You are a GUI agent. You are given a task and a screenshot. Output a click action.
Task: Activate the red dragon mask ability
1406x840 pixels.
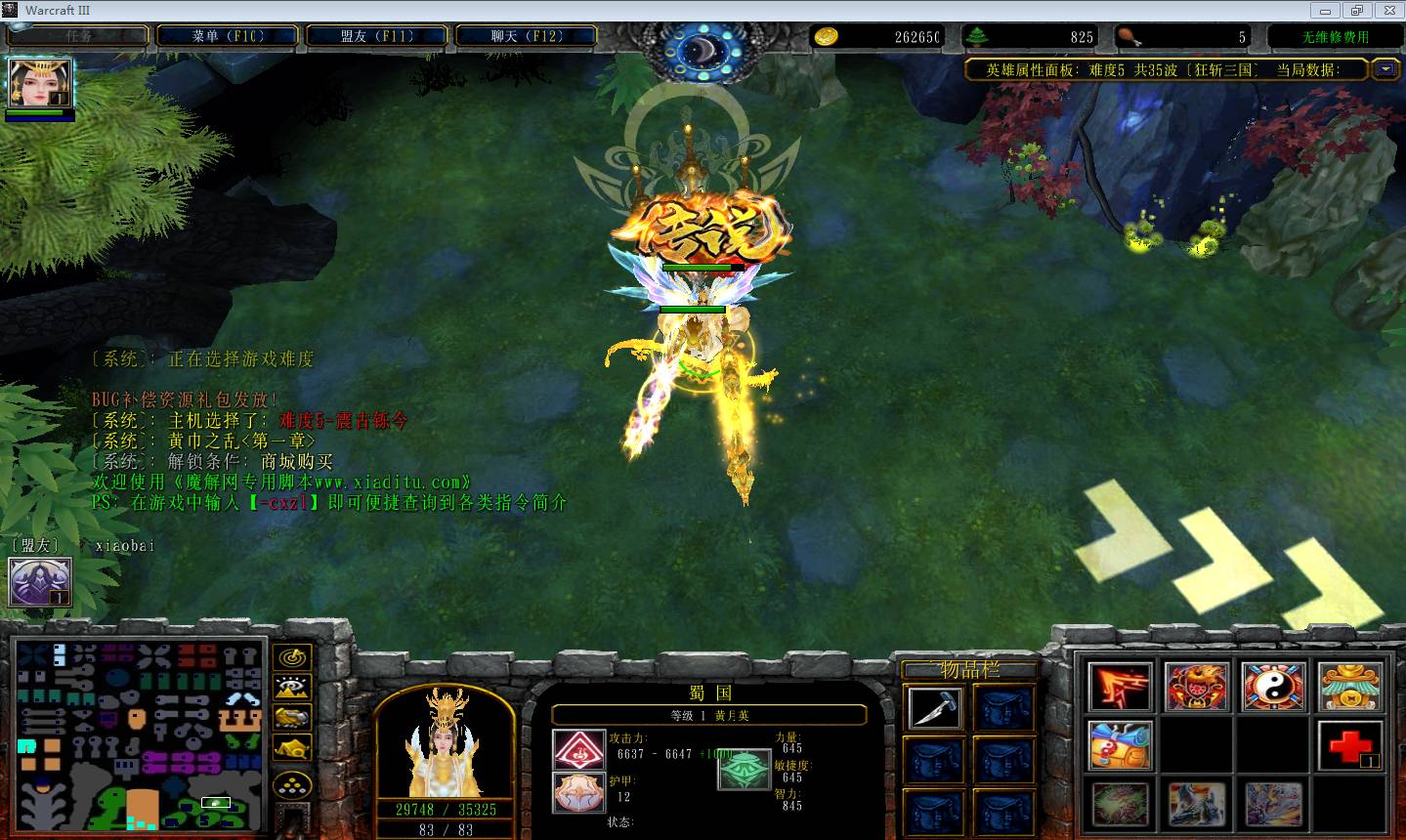tap(1196, 687)
